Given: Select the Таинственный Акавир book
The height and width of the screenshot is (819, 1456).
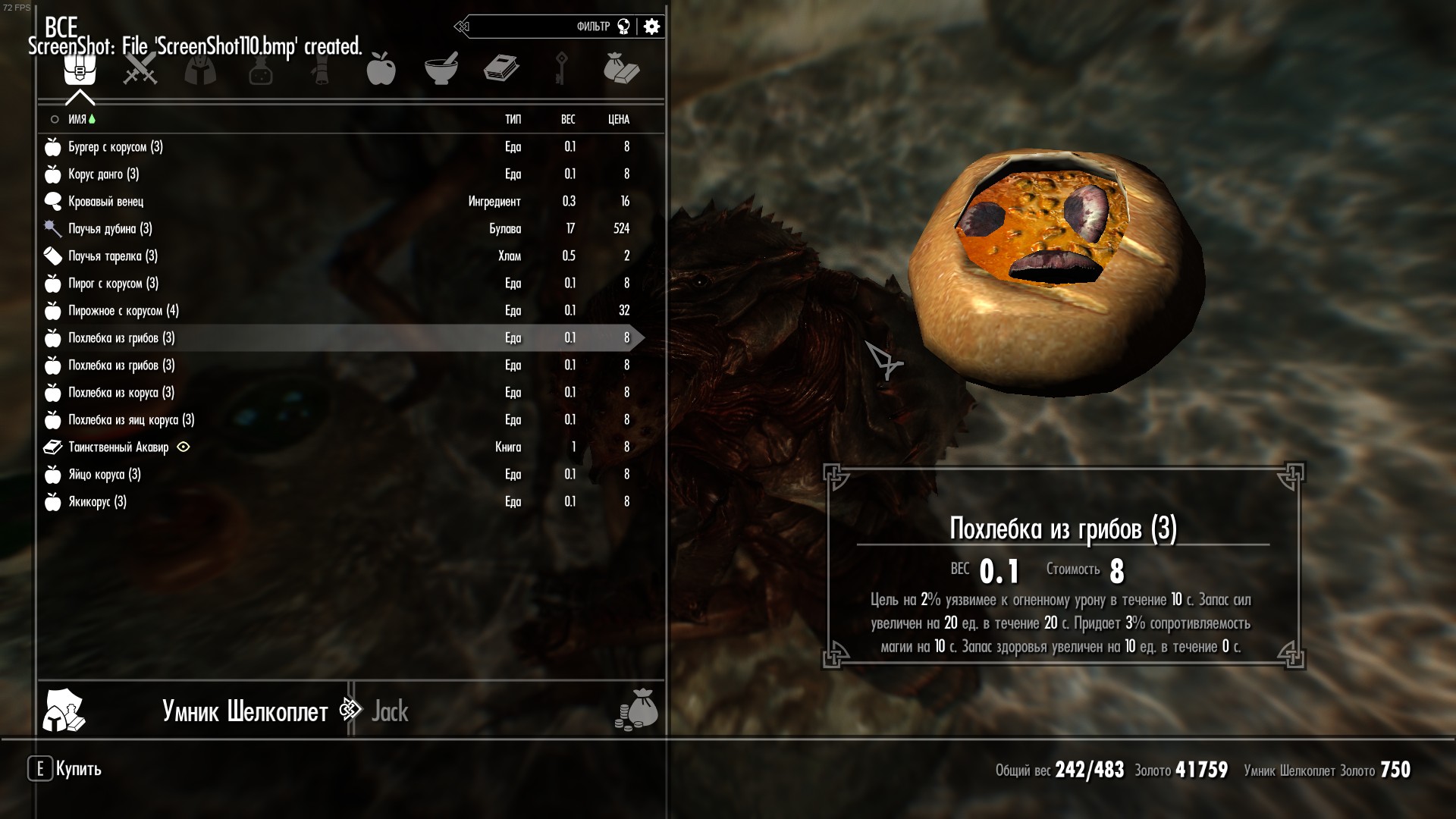Looking at the screenshot, I should [x=118, y=447].
